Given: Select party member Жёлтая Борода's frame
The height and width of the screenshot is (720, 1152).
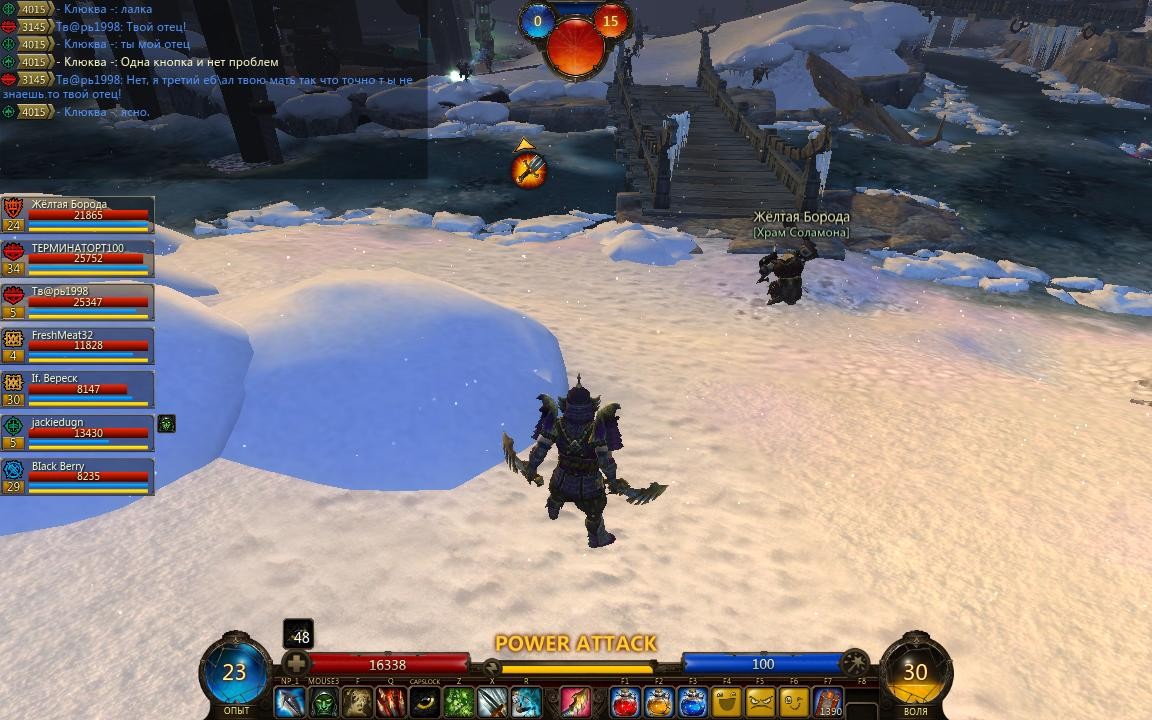Looking at the screenshot, I should pyautogui.click(x=78, y=214).
